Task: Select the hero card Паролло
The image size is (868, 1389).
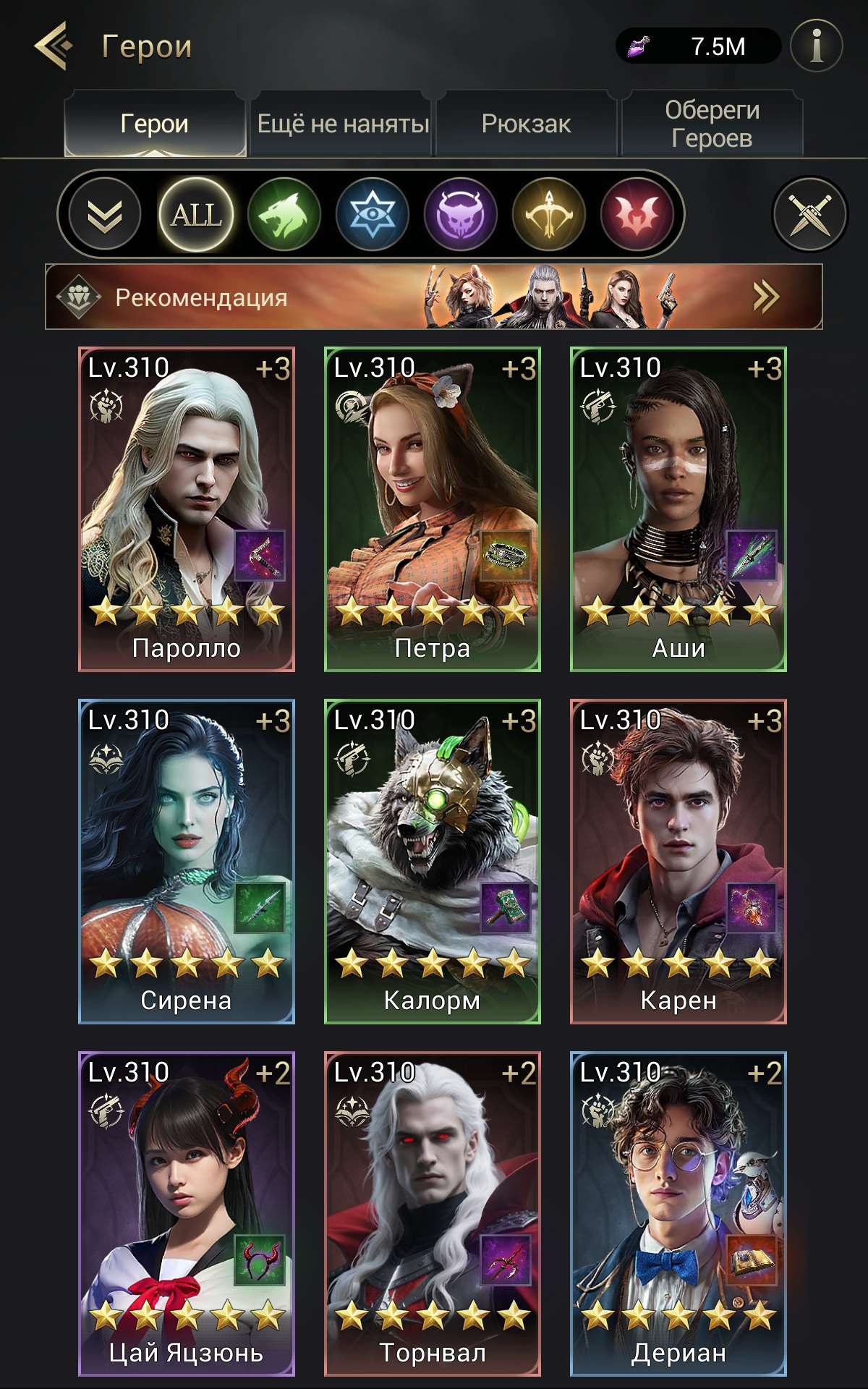Action: tap(187, 509)
